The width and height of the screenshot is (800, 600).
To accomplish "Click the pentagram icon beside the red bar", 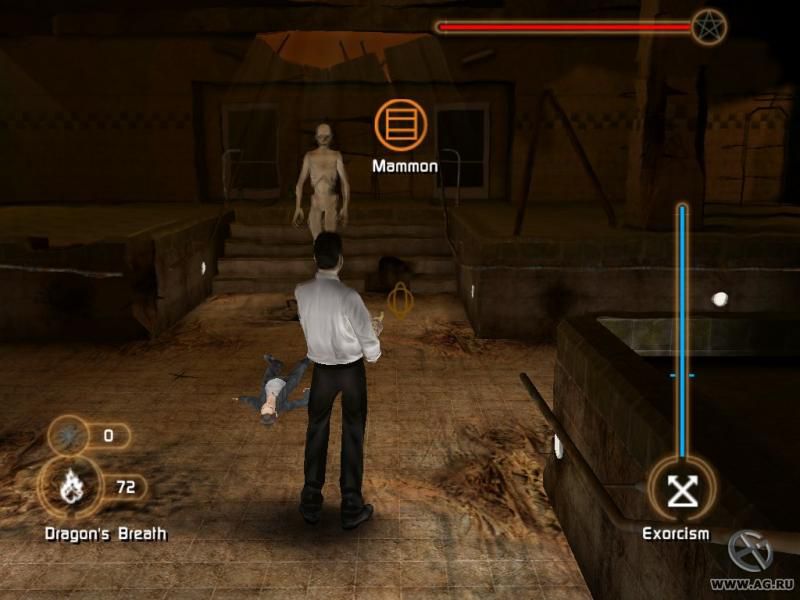I will 708,26.
